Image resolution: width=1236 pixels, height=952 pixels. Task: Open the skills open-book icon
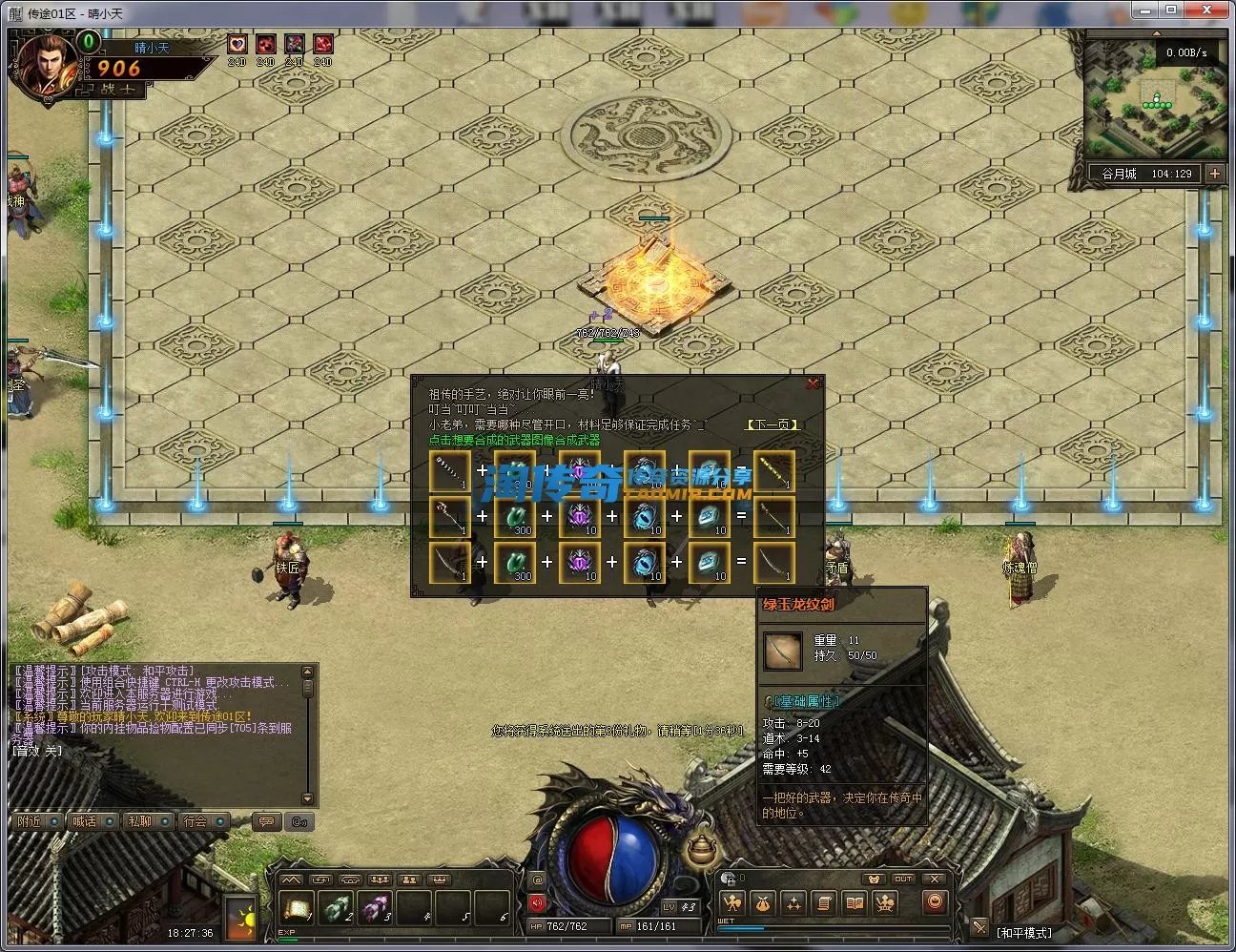[x=855, y=902]
